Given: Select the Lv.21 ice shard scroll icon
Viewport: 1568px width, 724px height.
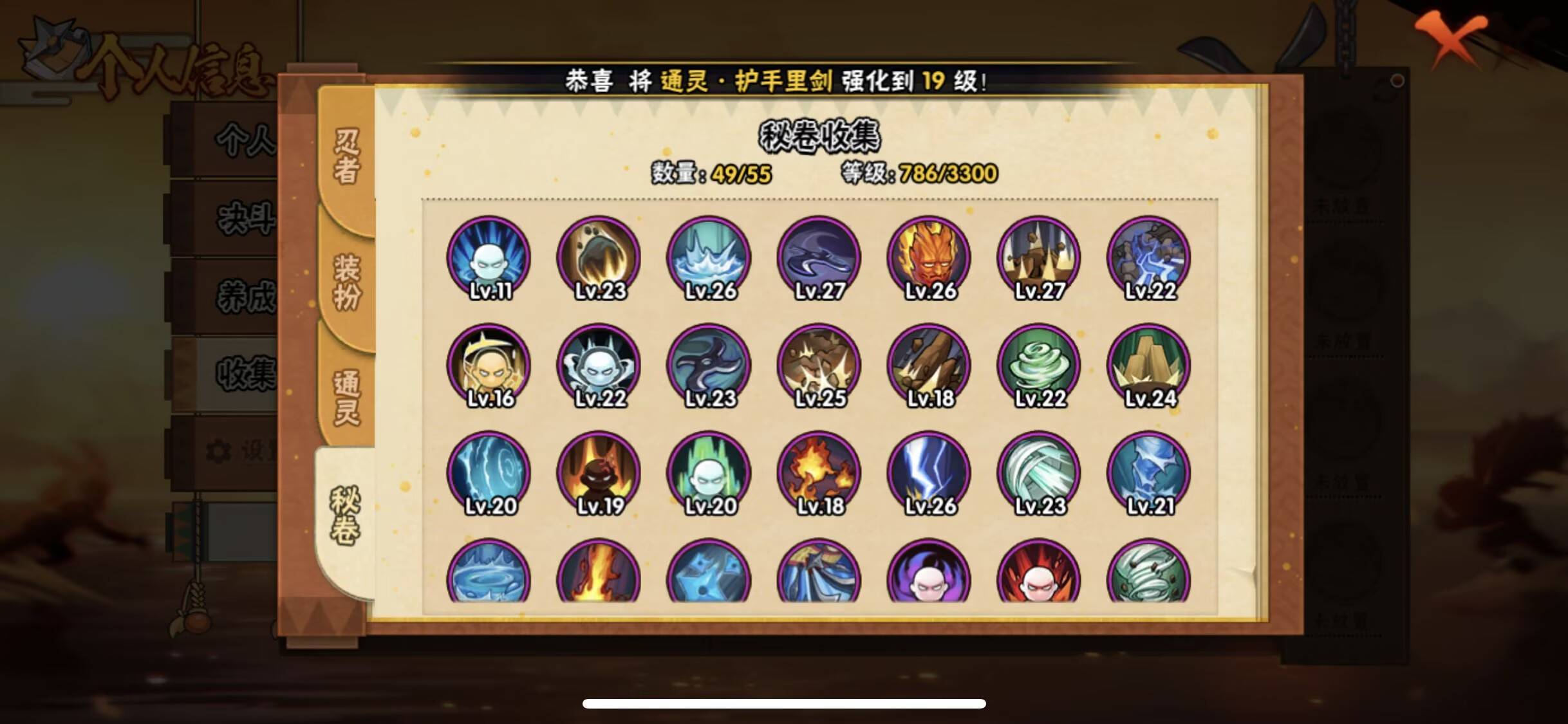Looking at the screenshot, I should [x=1149, y=472].
